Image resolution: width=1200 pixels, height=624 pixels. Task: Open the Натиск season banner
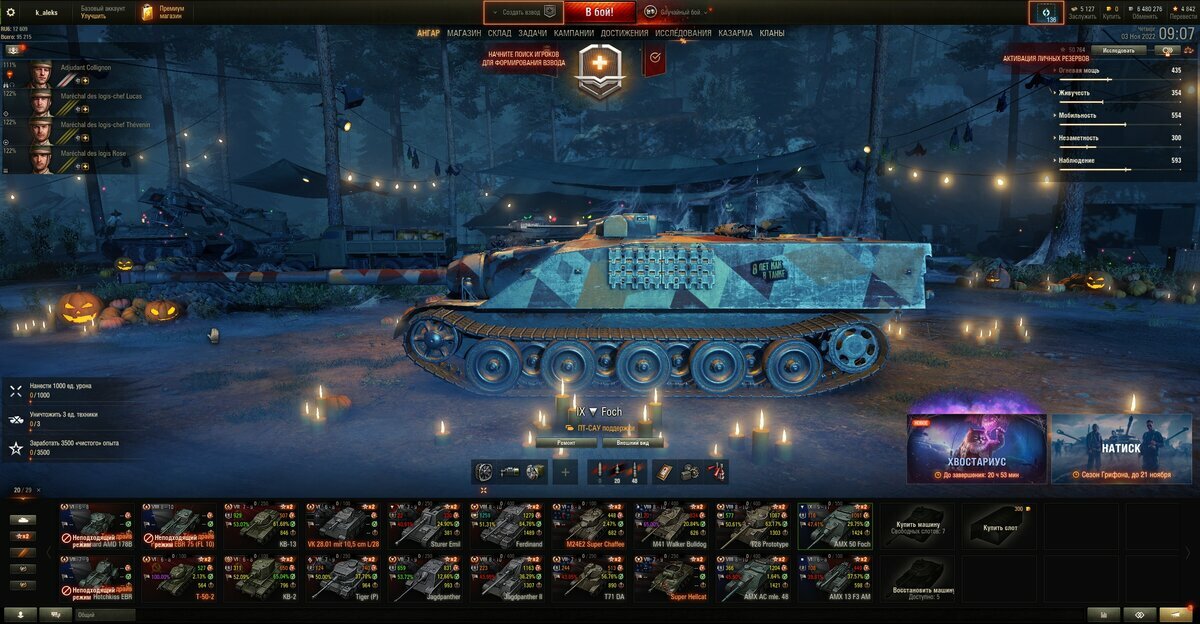tap(1120, 449)
